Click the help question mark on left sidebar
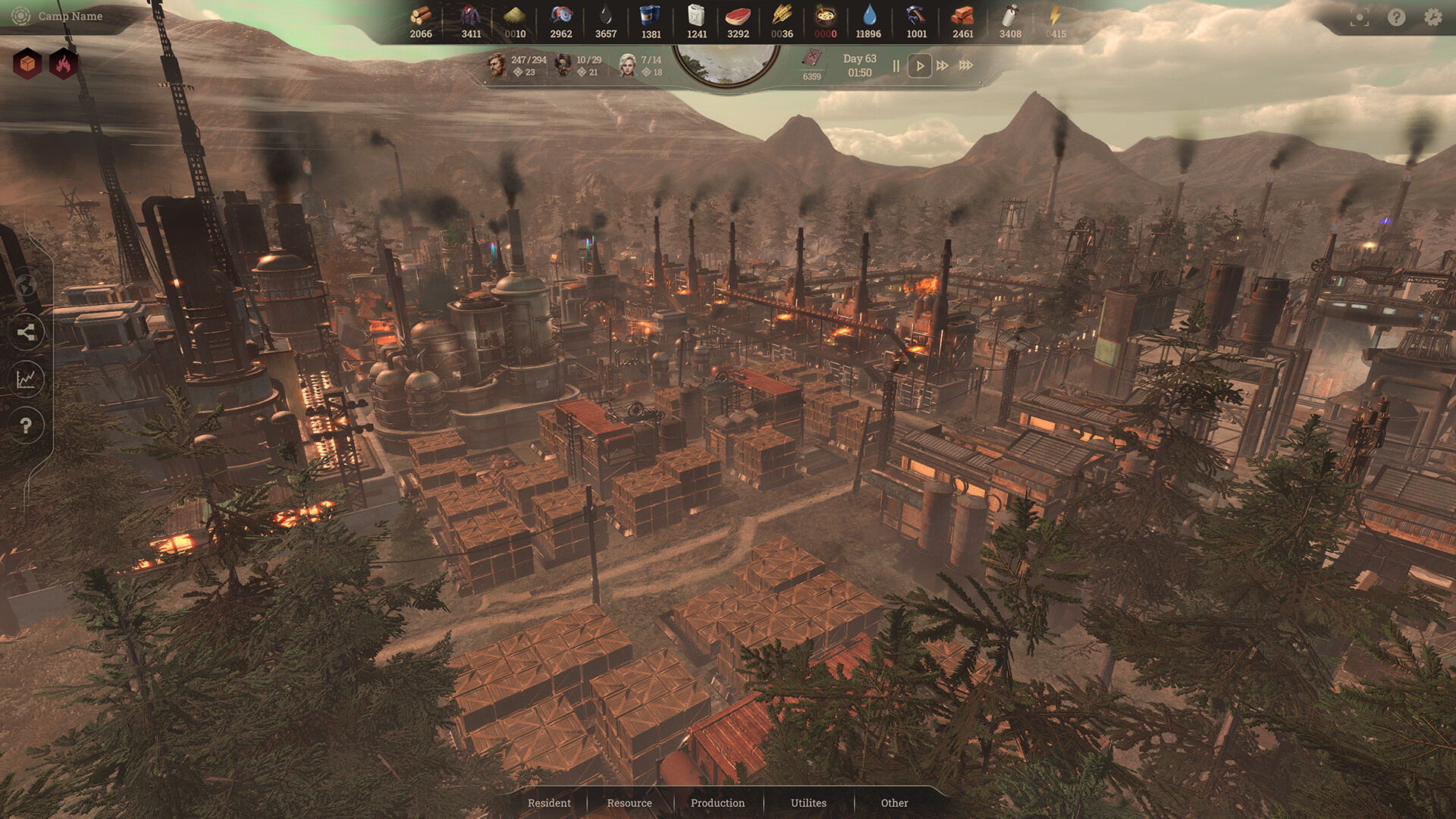1456x819 pixels. pos(27,426)
